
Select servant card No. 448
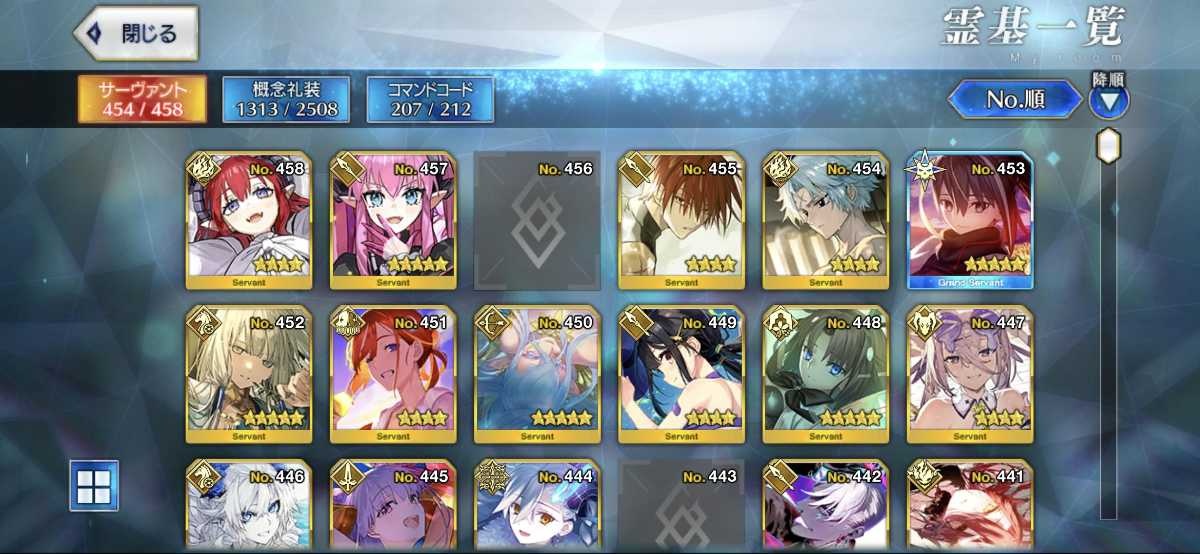pyautogui.click(x=825, y=374)
